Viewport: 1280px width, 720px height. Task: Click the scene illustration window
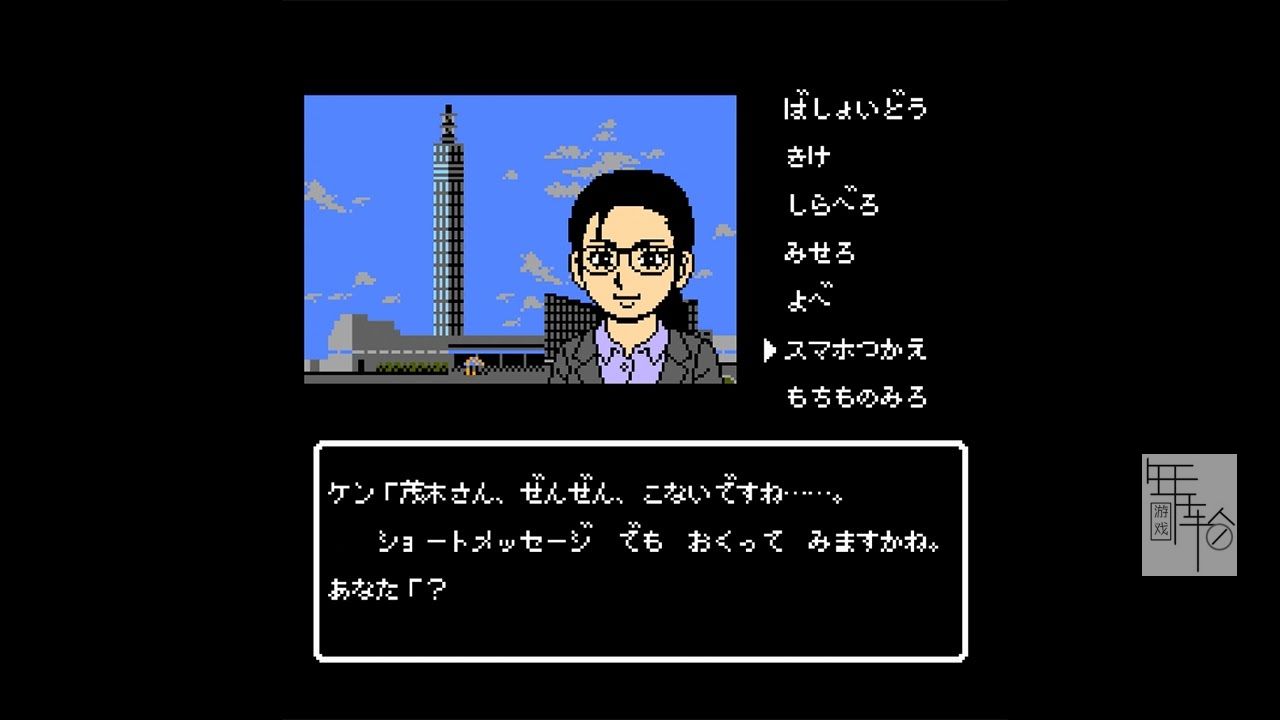pyautogui.click(x=520, y=240)
